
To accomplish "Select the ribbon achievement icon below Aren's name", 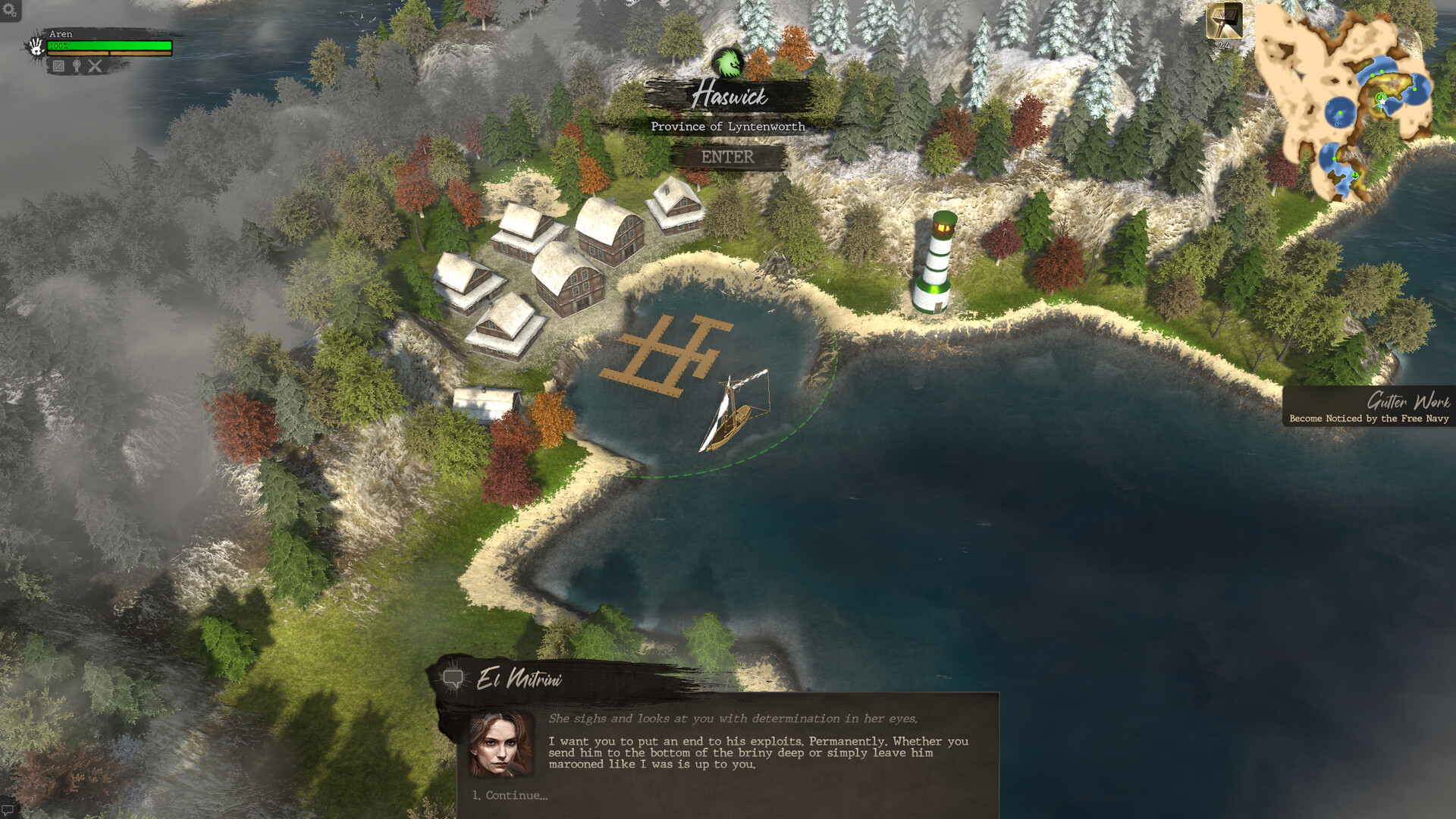I will (77, 67).
